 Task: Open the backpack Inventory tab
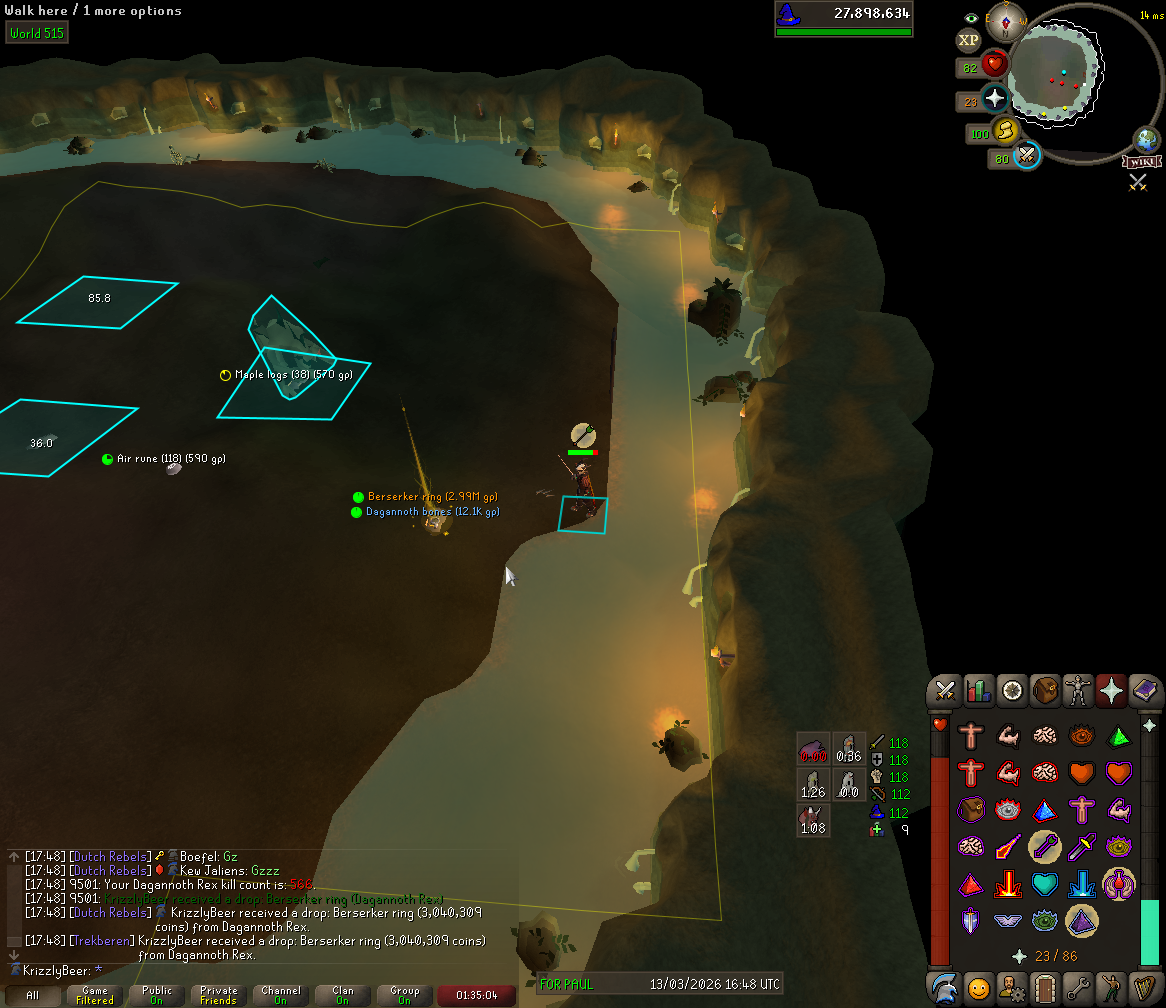[1045, 690]
